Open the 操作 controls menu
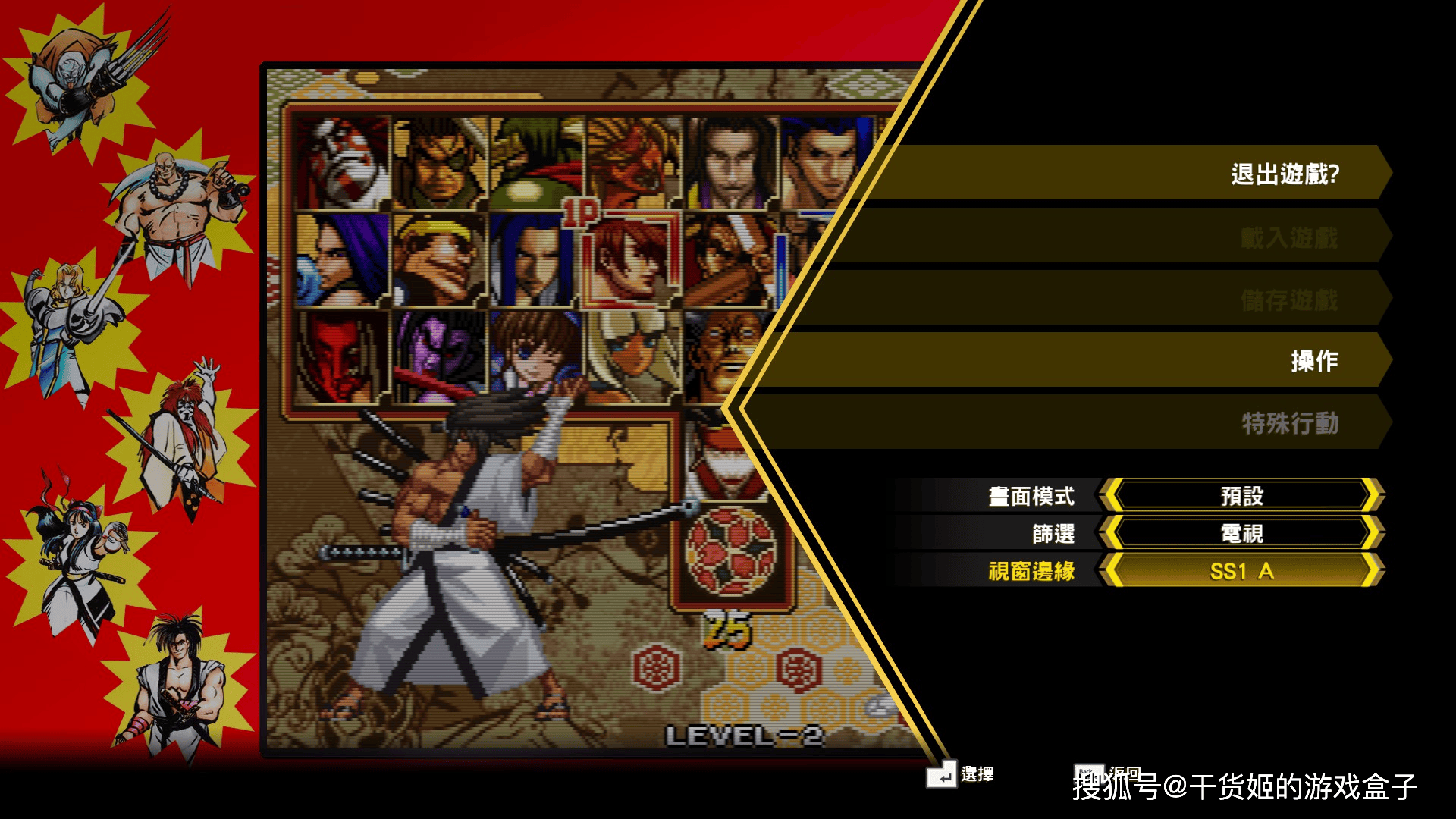The height and width of the screenshot is (819, 1456). (x=1314, y=361)
